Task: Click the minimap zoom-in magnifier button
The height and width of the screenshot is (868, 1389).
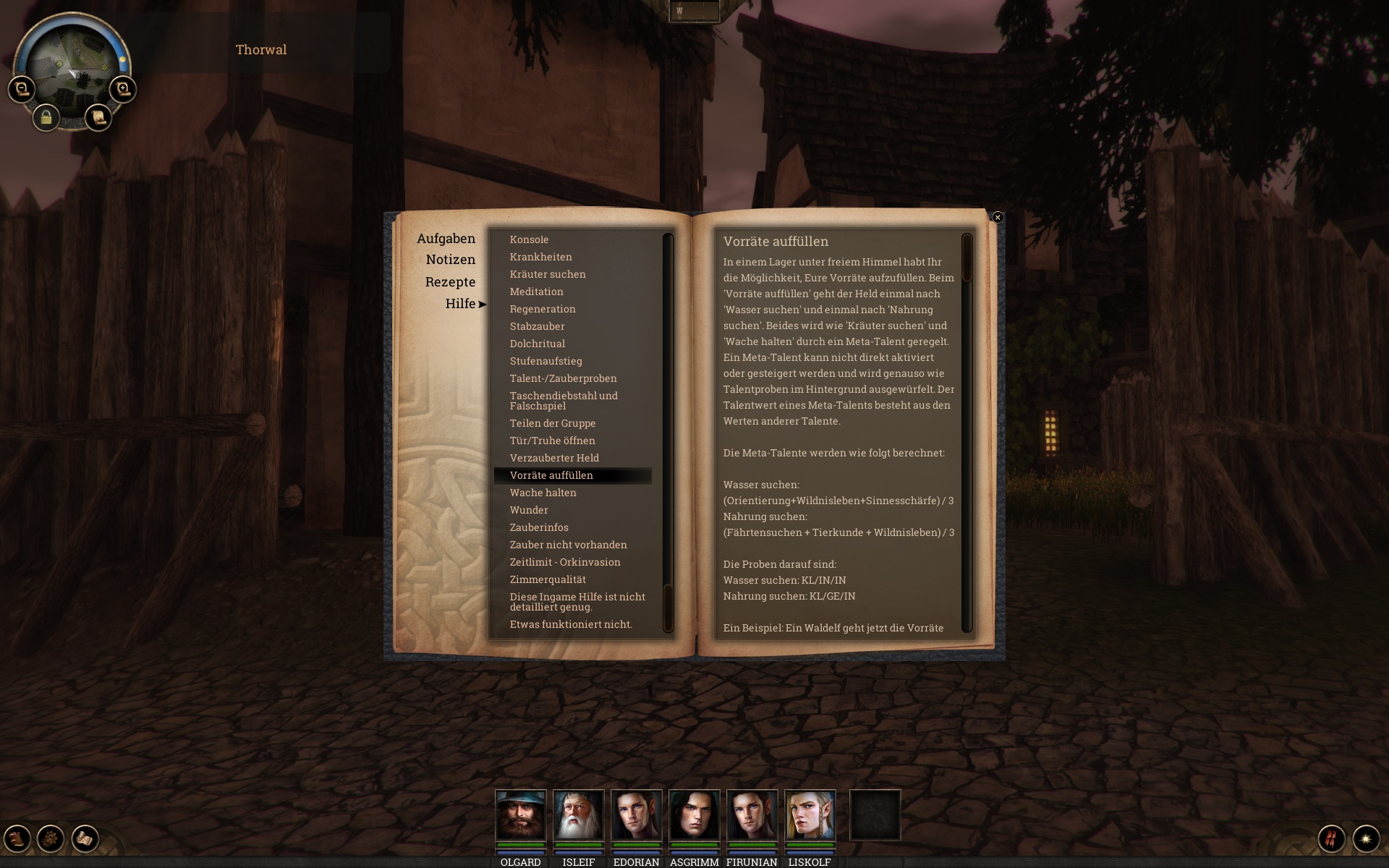Action: coord(123,89)
